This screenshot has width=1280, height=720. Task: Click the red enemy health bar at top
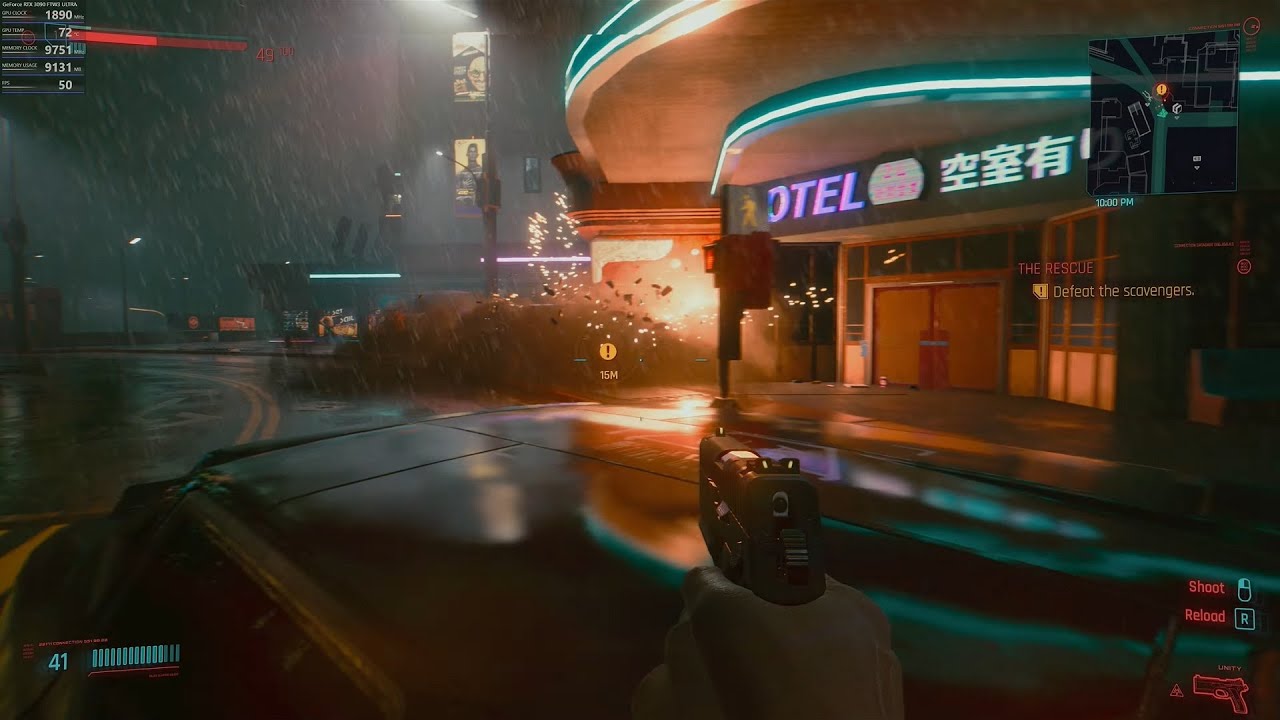[165, 42]
